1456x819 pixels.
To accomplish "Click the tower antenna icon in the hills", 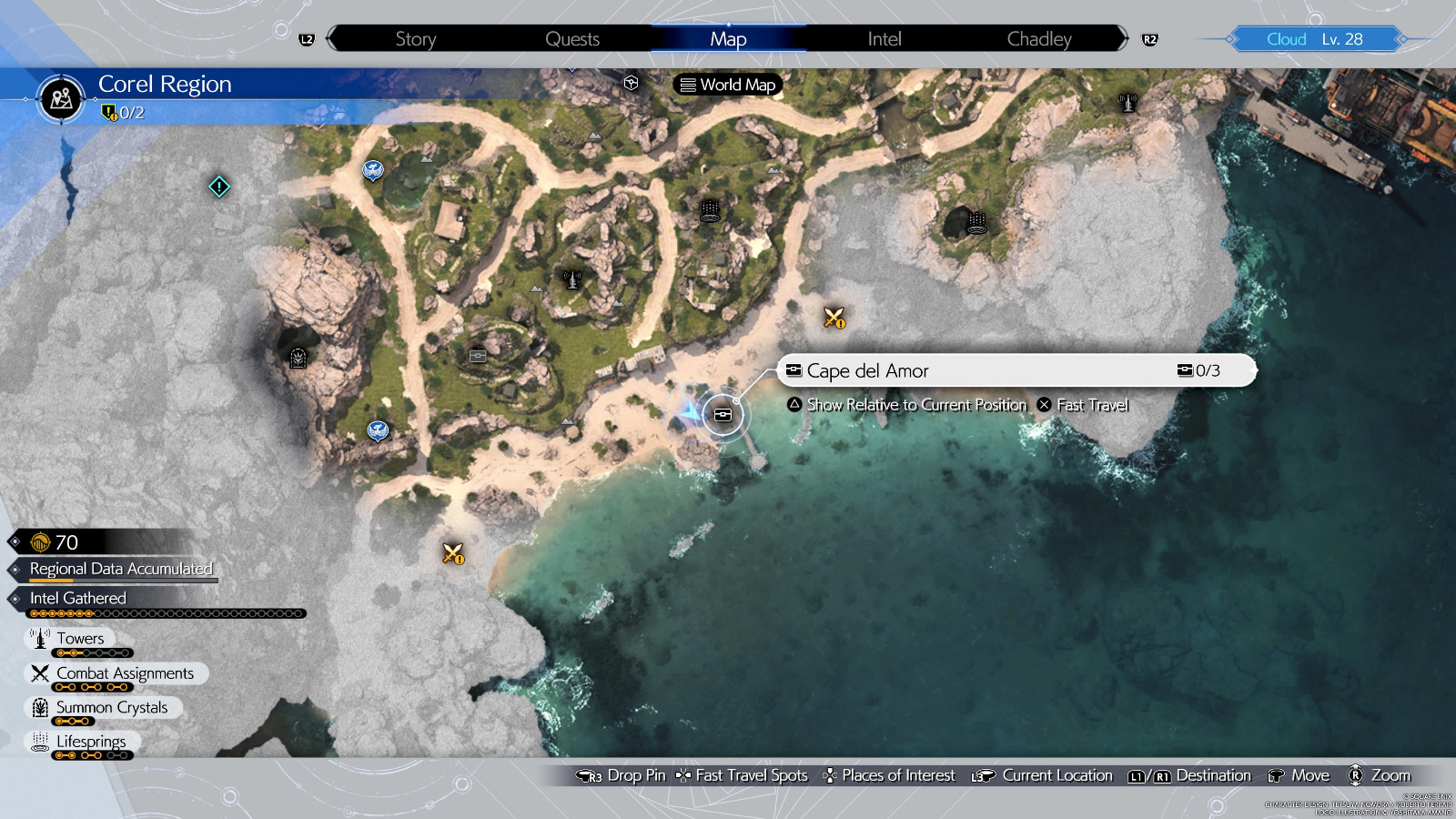I will point(571,278).
